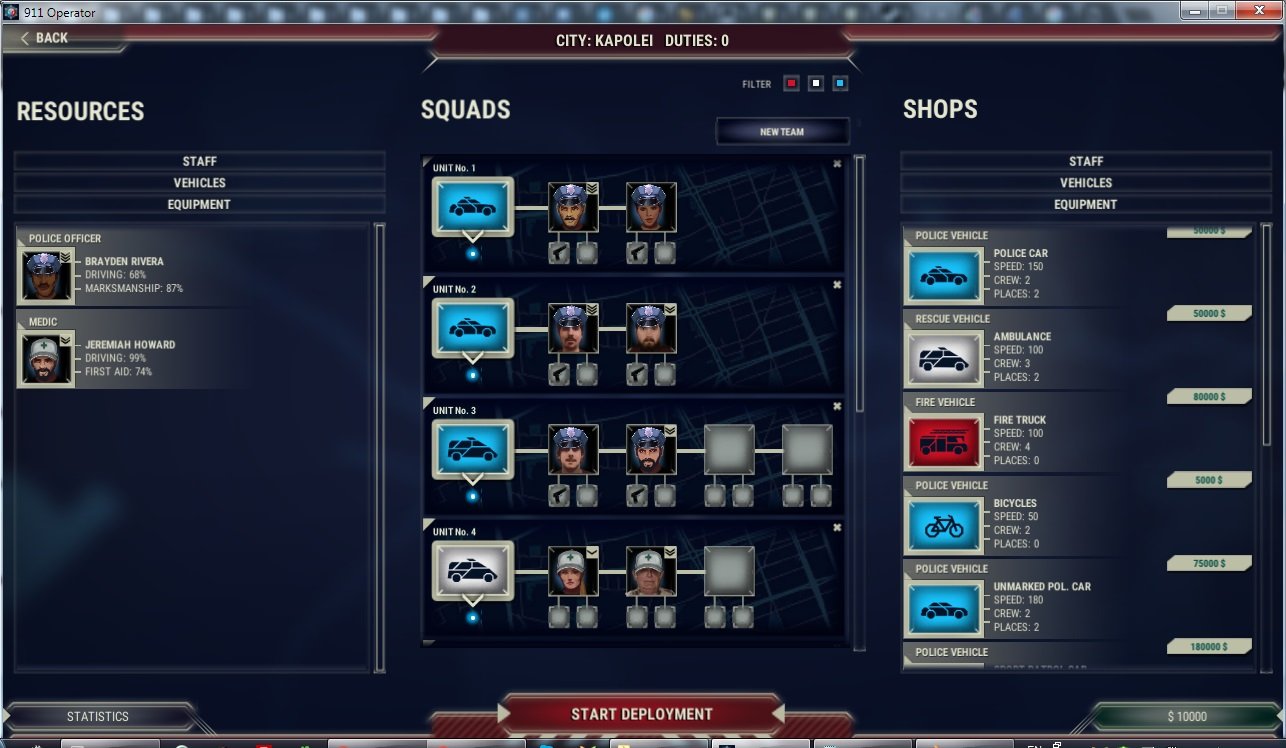
Task: Select Jeremiah Howard's medic portrait in Resources
Action: (44, 356)
